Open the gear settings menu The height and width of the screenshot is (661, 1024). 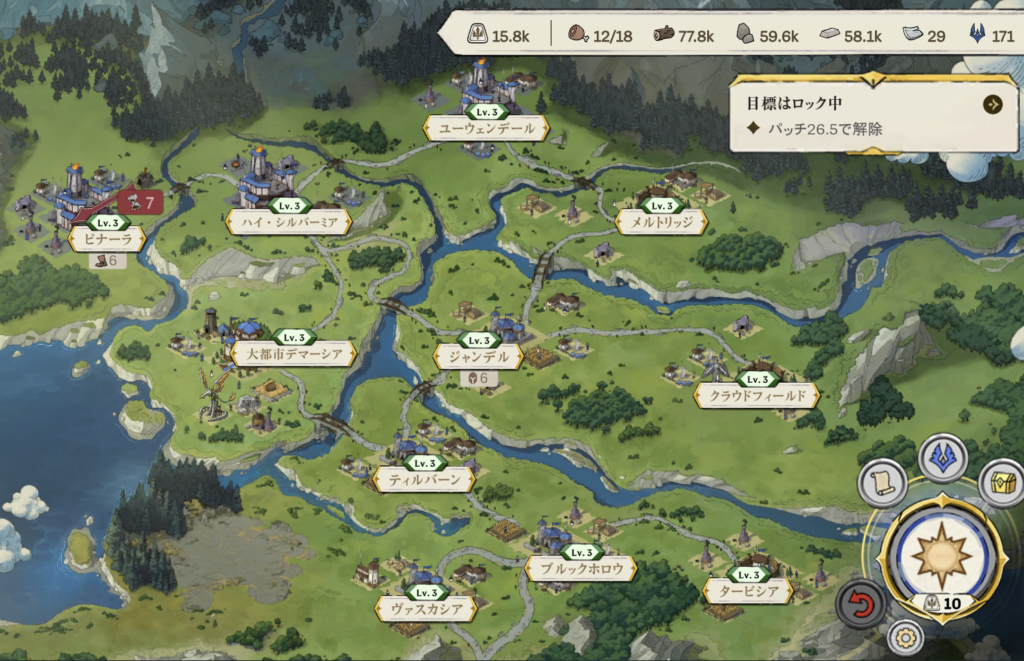pyautogui.click(x=905, y=637)
